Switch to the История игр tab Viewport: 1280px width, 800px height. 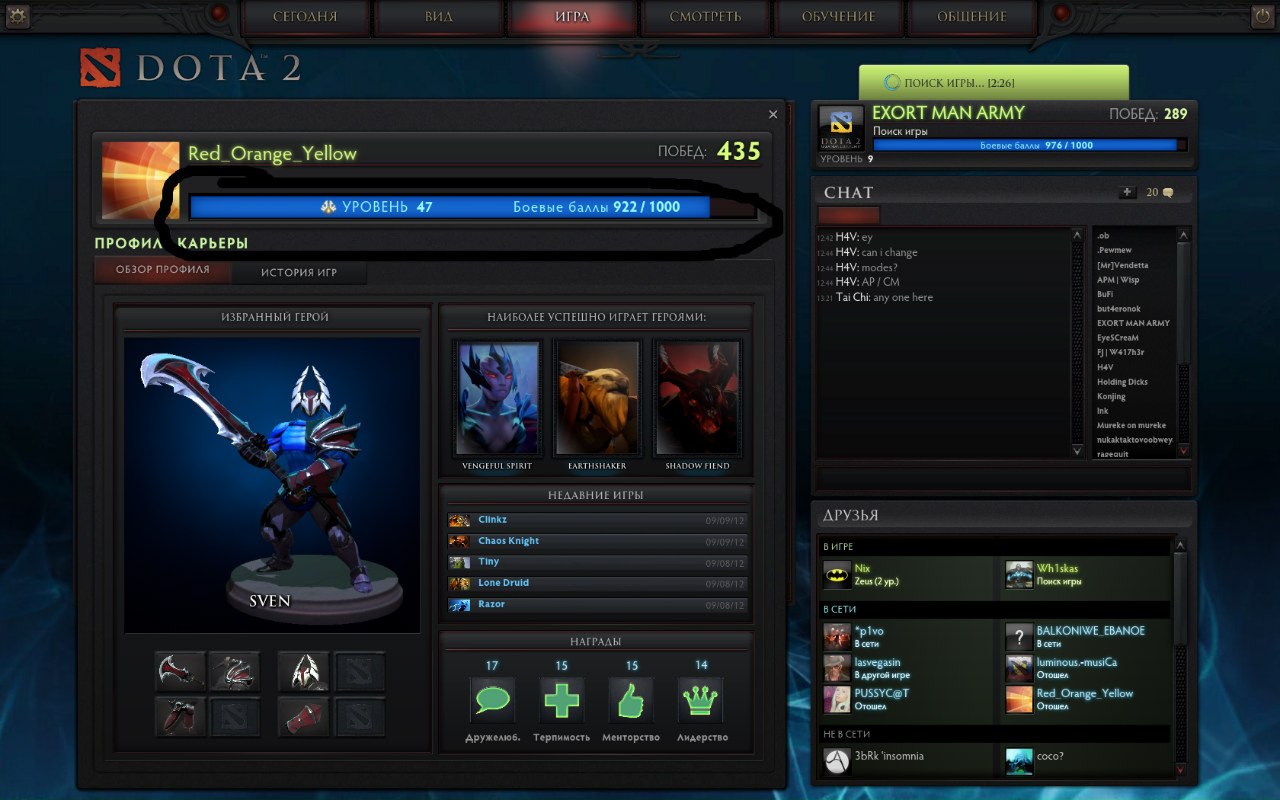299,272
